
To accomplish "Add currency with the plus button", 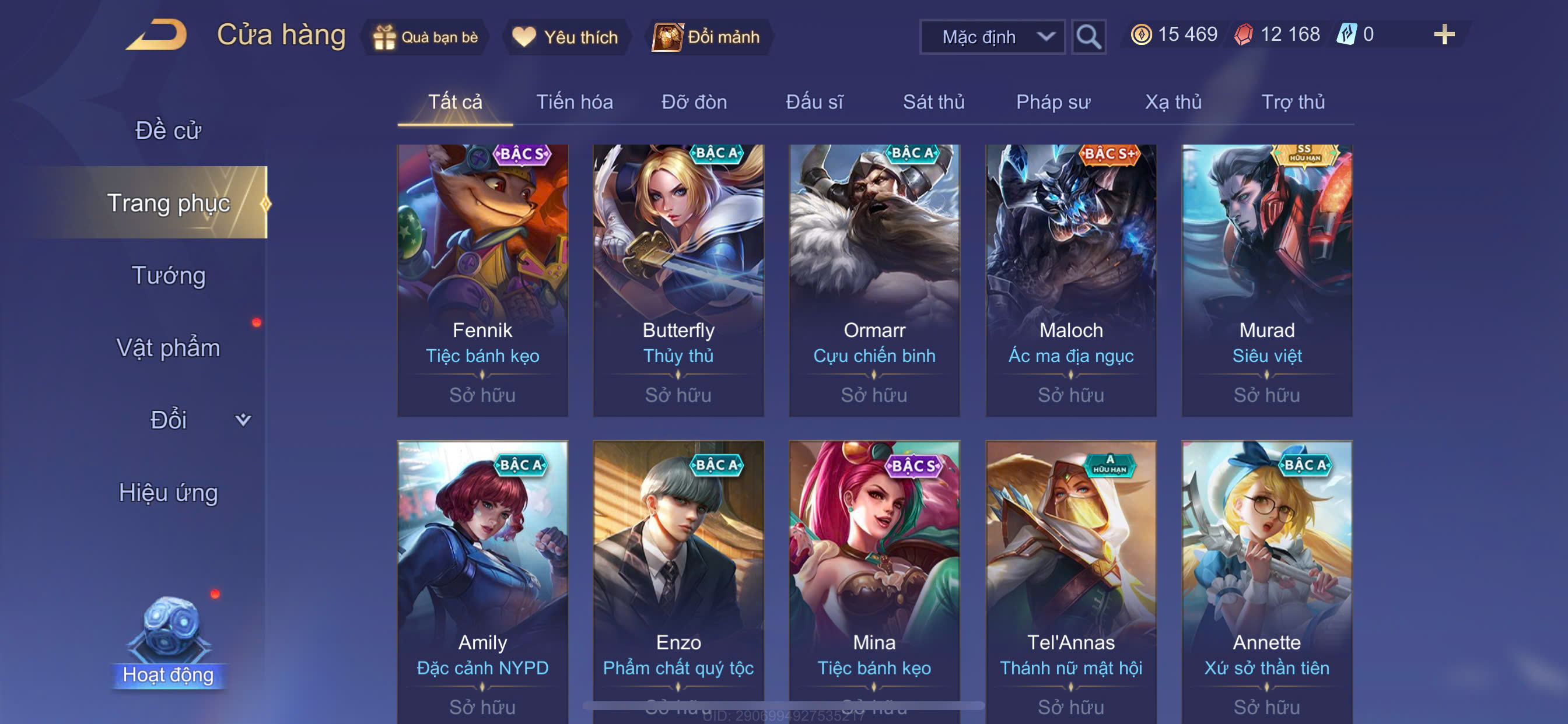I will click(1443, 34).
